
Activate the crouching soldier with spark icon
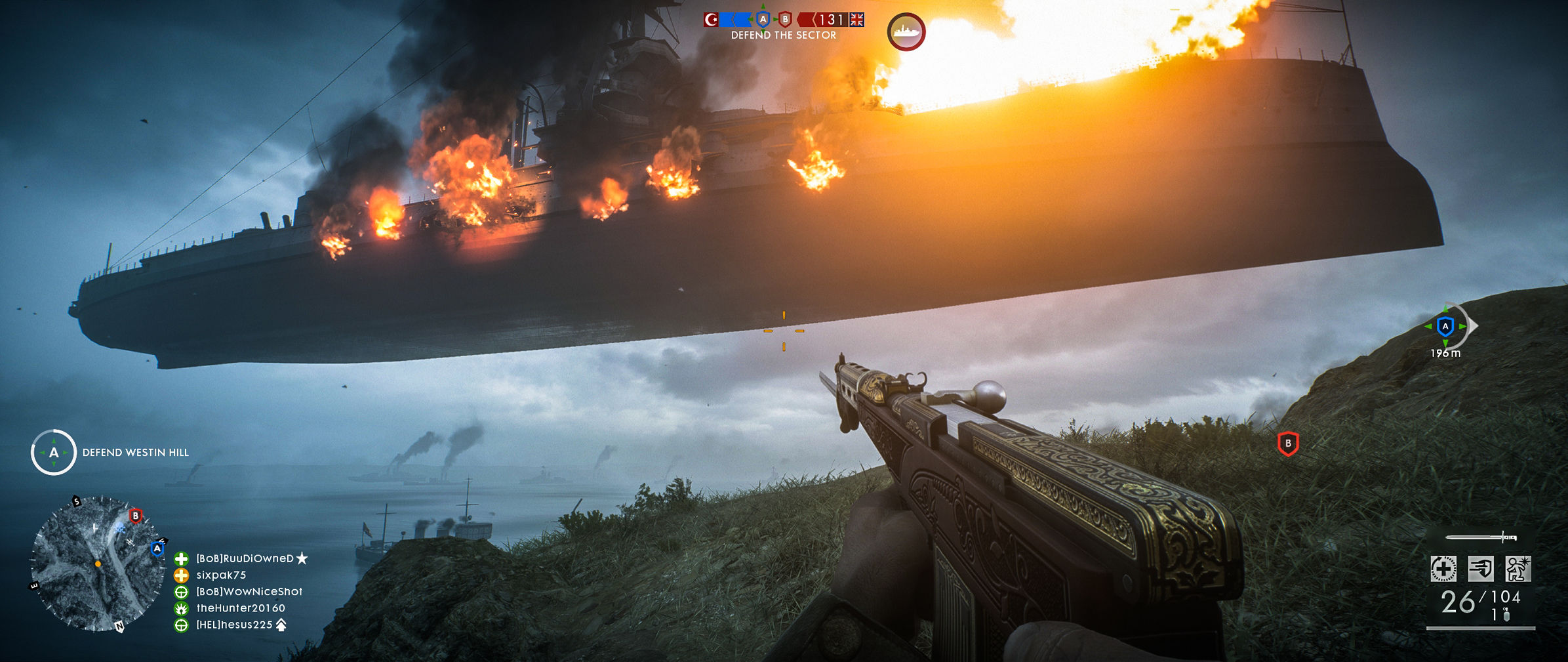coord(1518,568)
